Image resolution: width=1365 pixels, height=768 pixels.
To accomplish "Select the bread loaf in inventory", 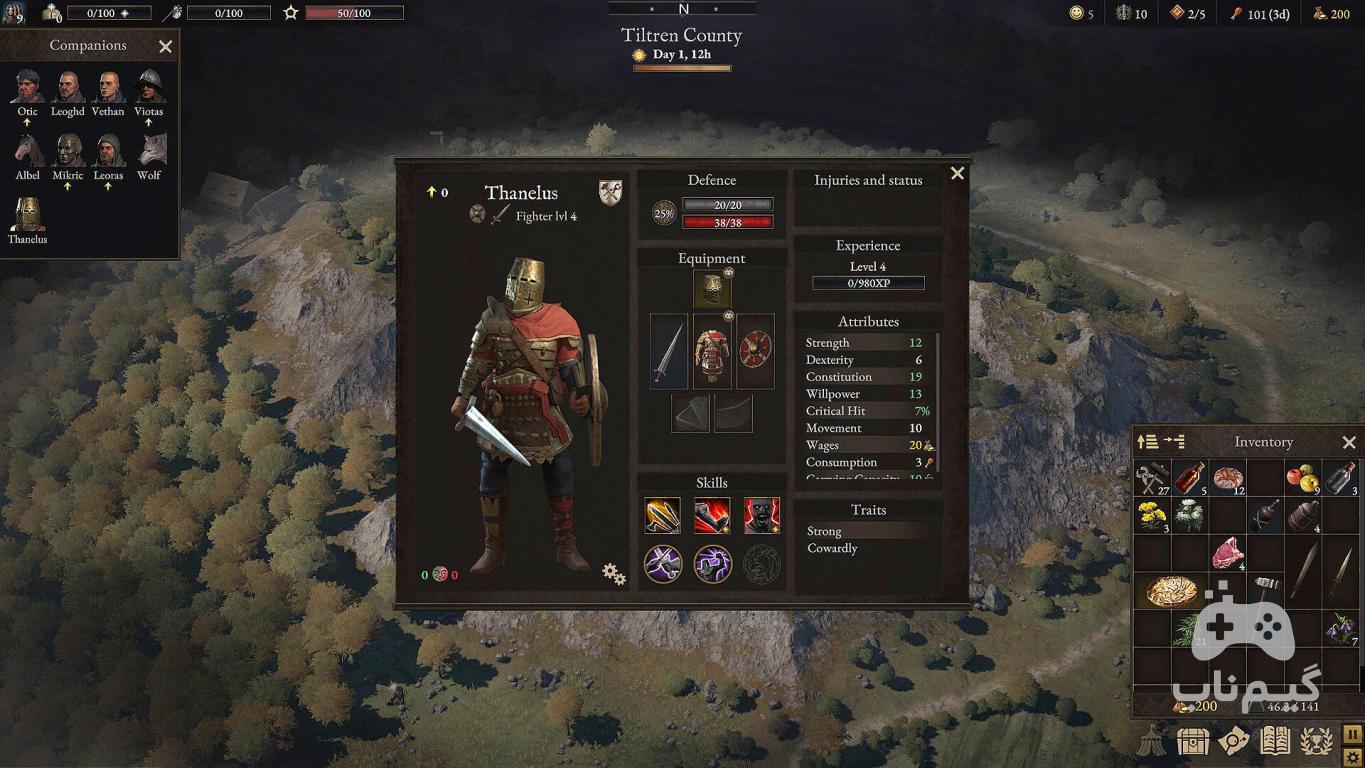I will [1227, 478].
